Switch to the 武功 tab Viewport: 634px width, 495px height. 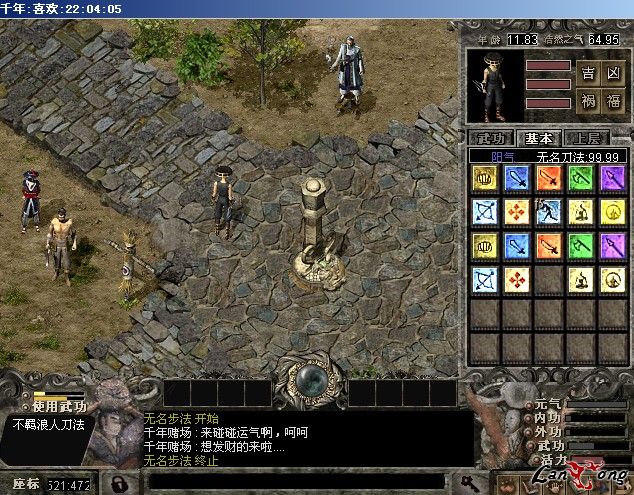click(491, 138)
